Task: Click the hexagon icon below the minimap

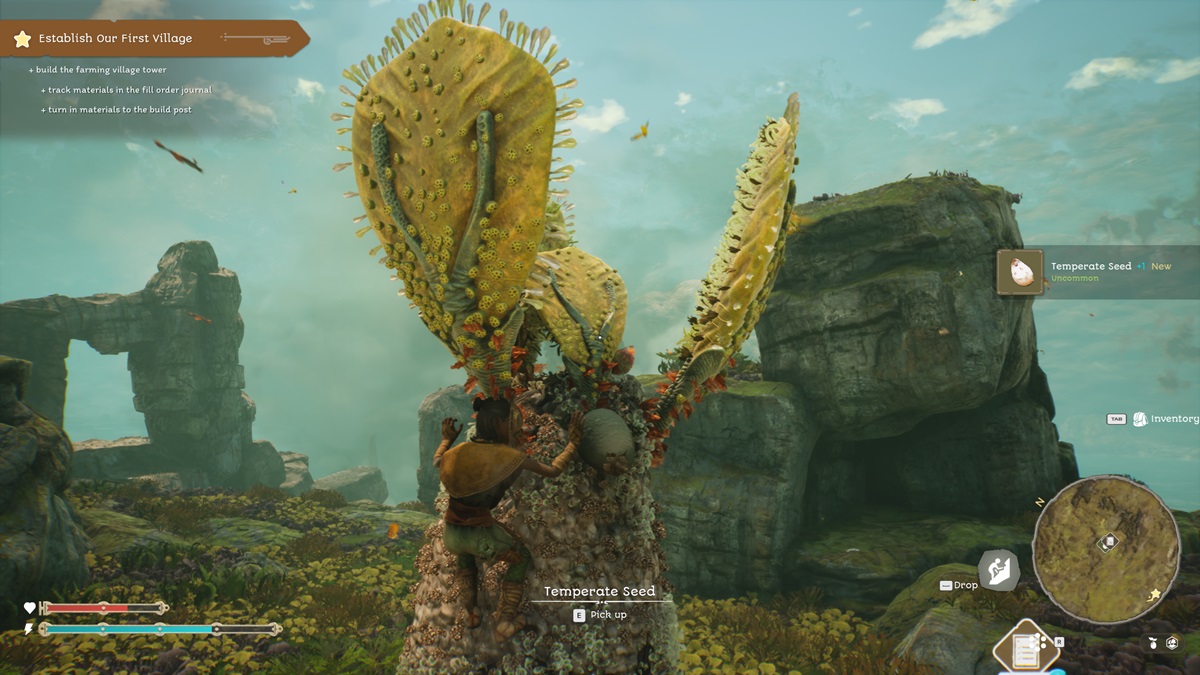Action: [x=1172, y=643]
